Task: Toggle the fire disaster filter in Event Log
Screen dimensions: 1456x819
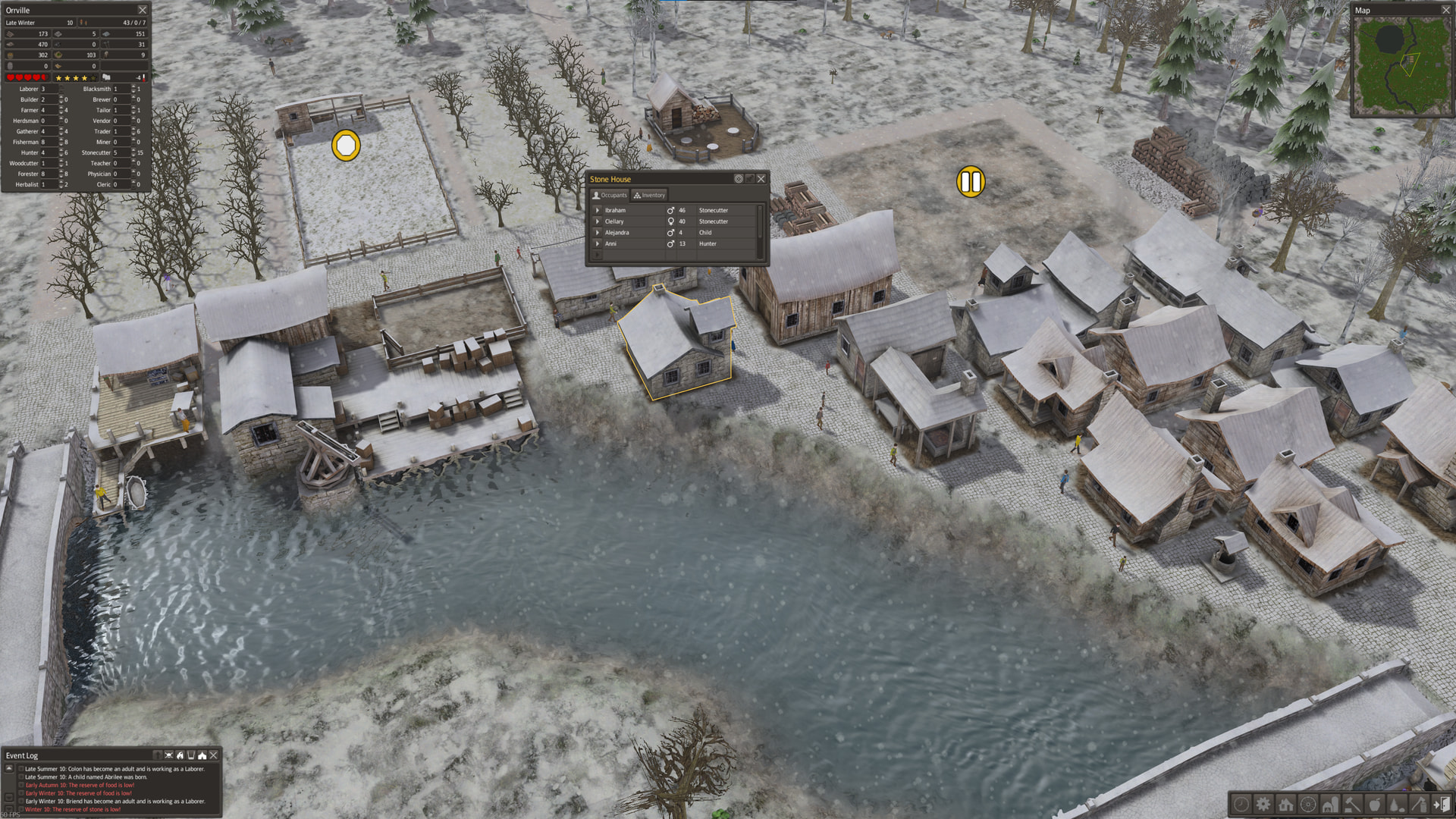Action: (x=180, y=755)
